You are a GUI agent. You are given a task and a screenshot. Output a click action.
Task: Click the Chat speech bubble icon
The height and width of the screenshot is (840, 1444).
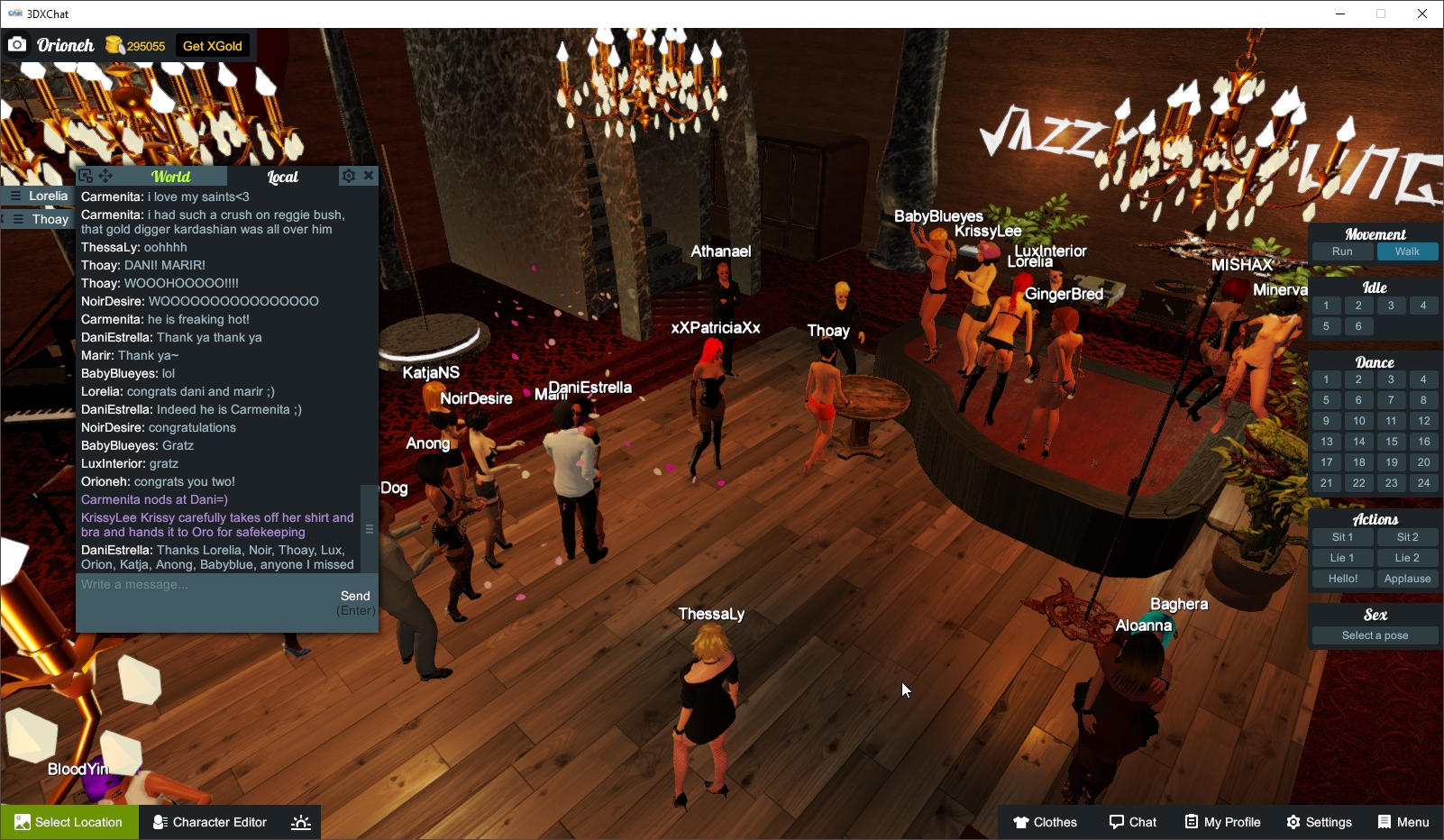(1116, 821)
